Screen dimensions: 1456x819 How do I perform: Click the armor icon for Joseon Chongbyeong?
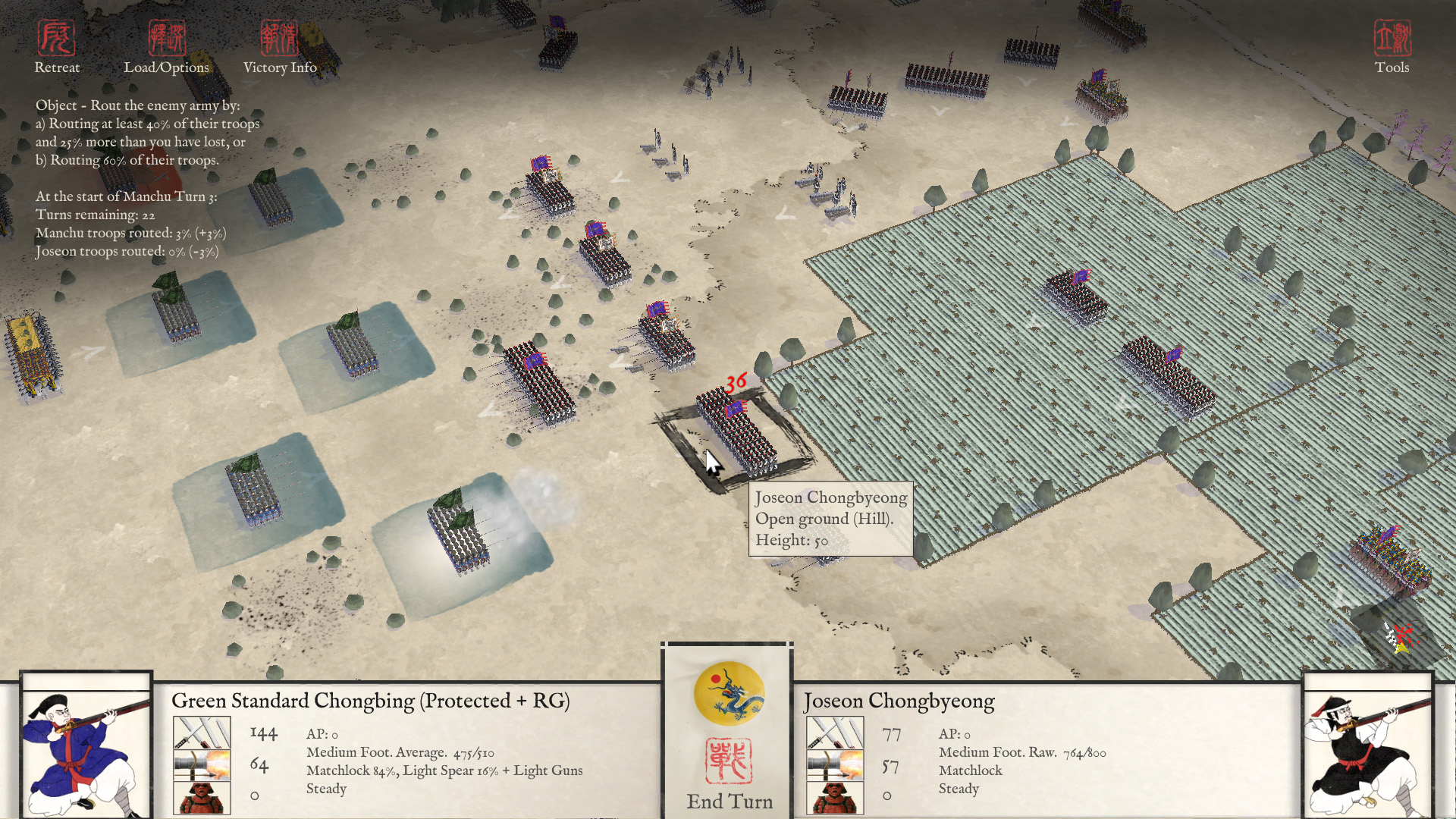tap(837, 796)
